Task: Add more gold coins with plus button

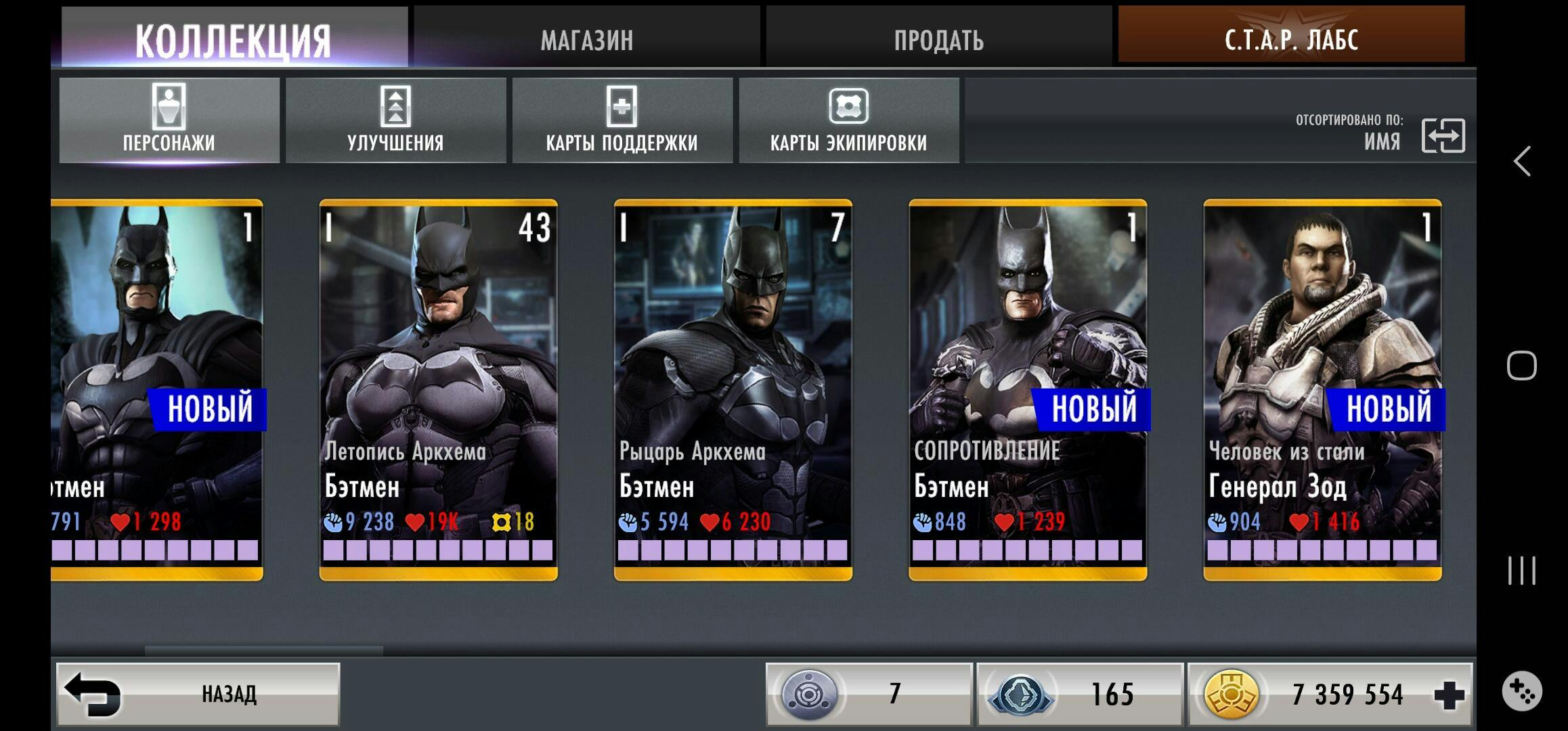Action: point(1449,695)
